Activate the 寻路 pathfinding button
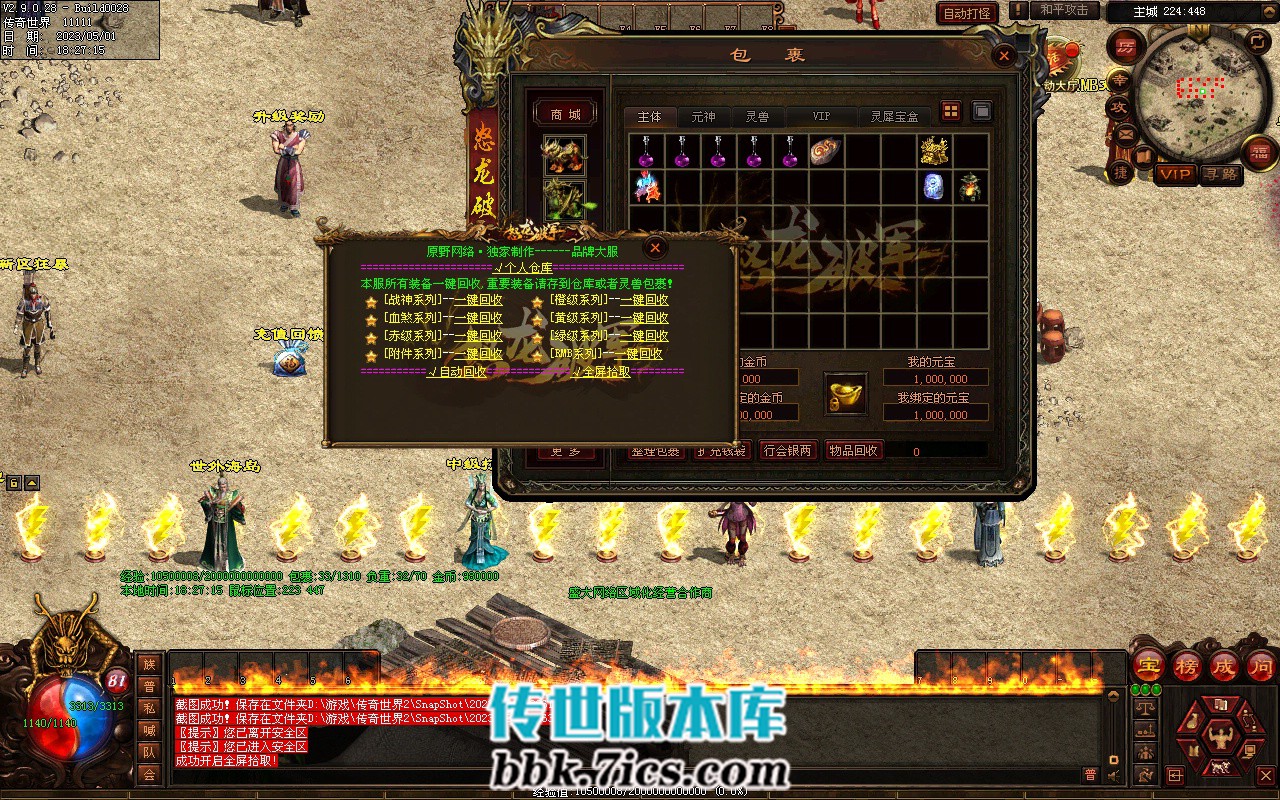1280x800 pixels. (x=1221, y=174)
